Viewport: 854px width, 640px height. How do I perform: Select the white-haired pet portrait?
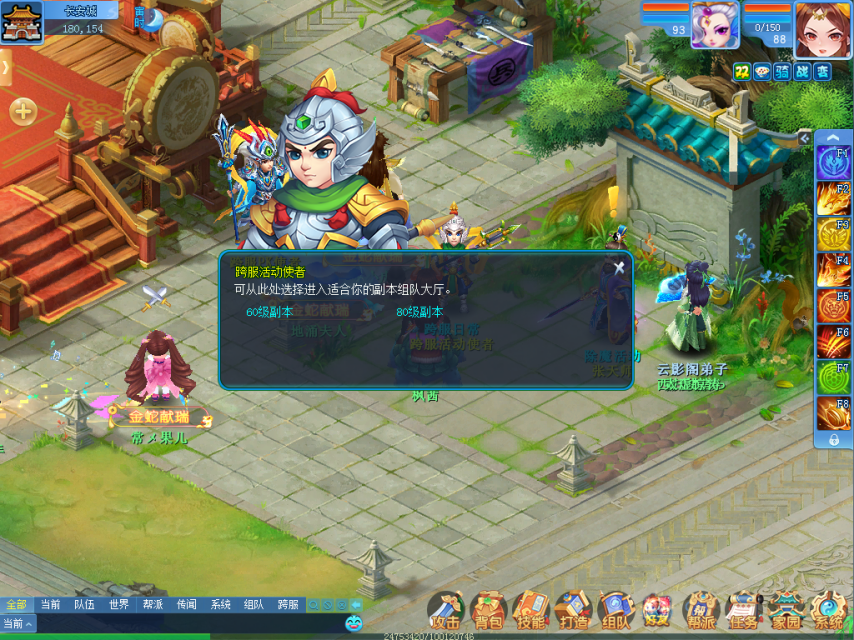click(x=715, y=24)
